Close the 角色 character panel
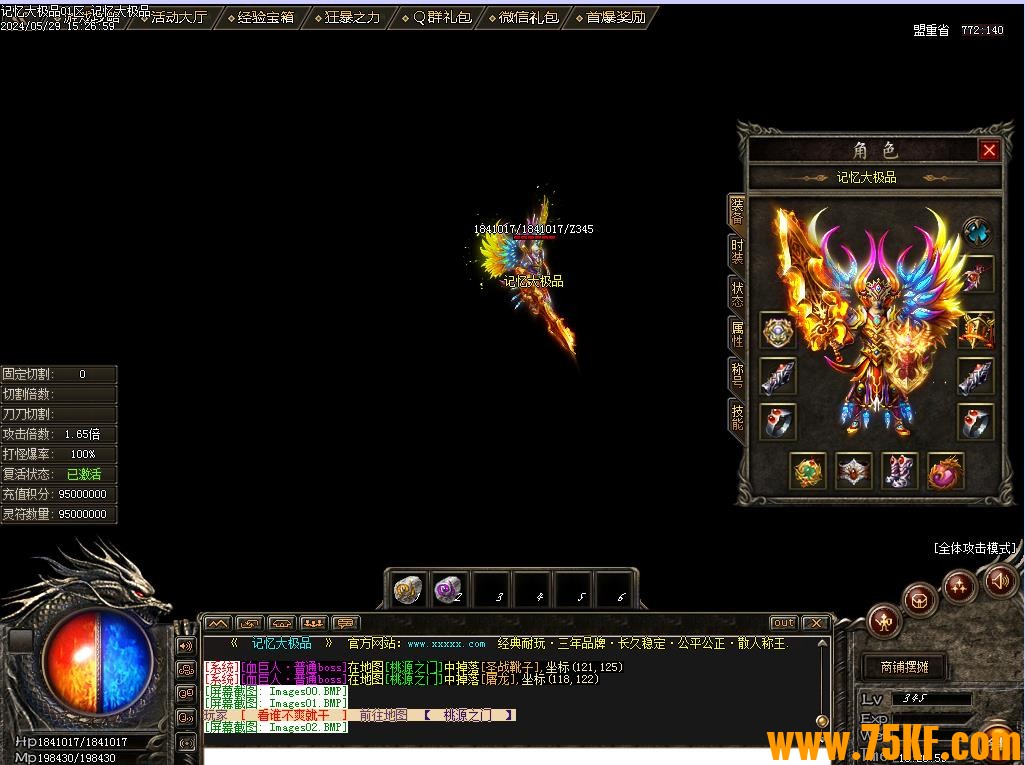1025x765 pixels. (x=989, y=150)
